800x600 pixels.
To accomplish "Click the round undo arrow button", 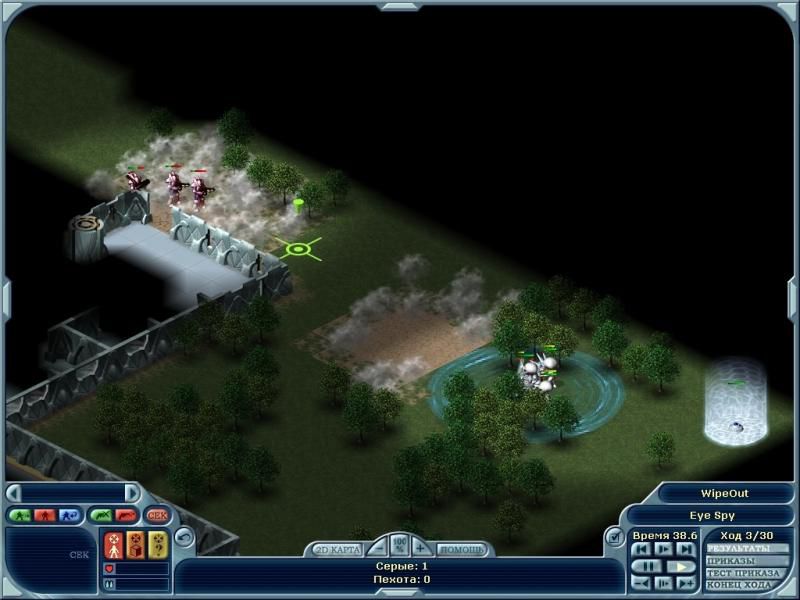I will [x=183, y=536].
